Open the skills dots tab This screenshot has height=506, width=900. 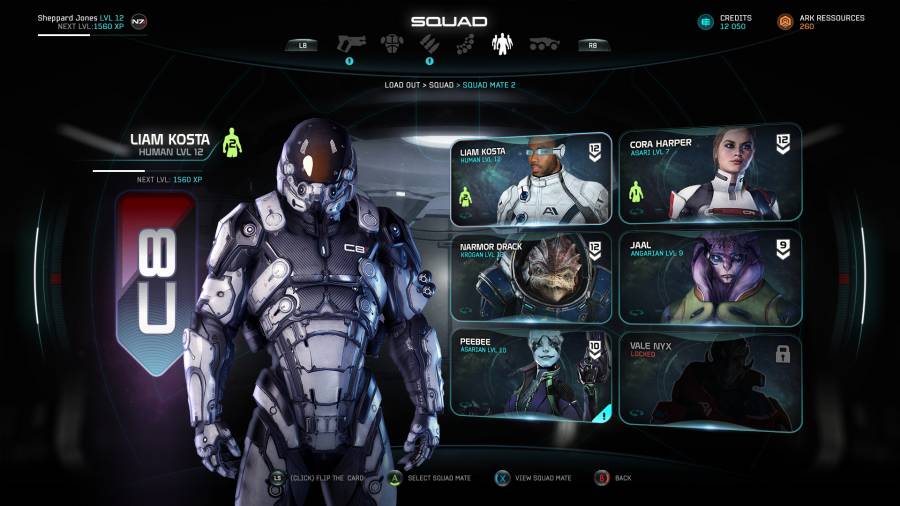465,44
